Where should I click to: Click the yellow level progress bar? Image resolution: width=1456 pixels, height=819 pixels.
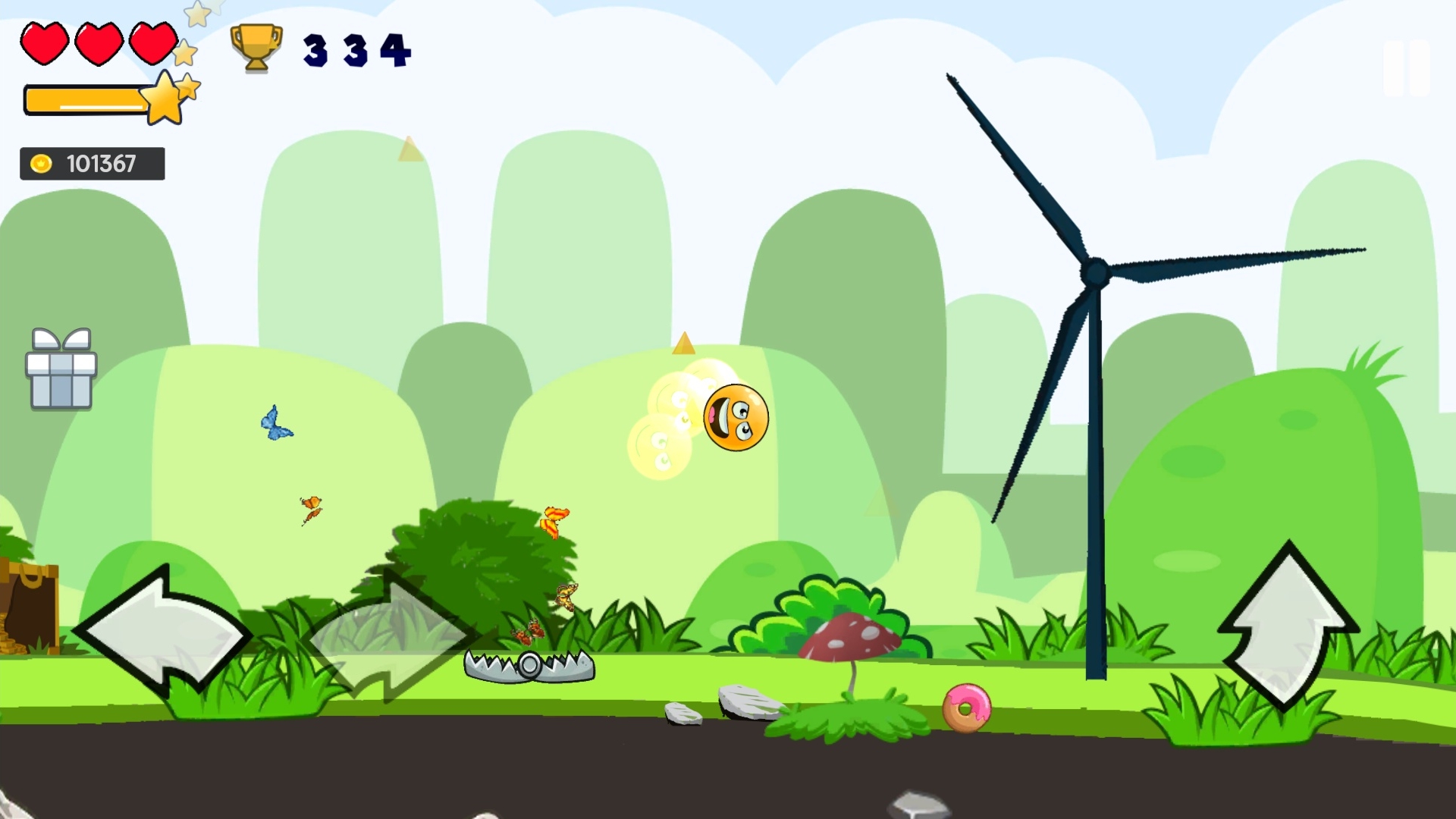tap(83, 99)
